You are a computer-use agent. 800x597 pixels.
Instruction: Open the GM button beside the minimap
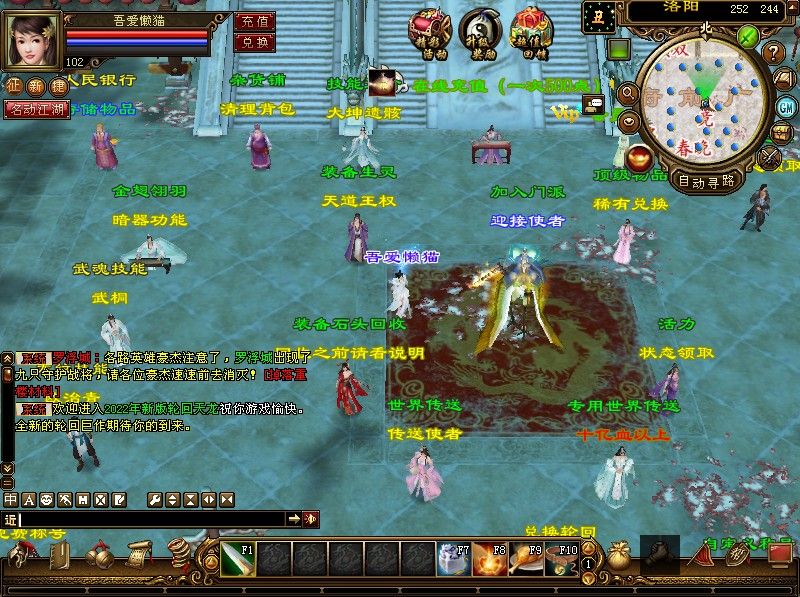786,107
